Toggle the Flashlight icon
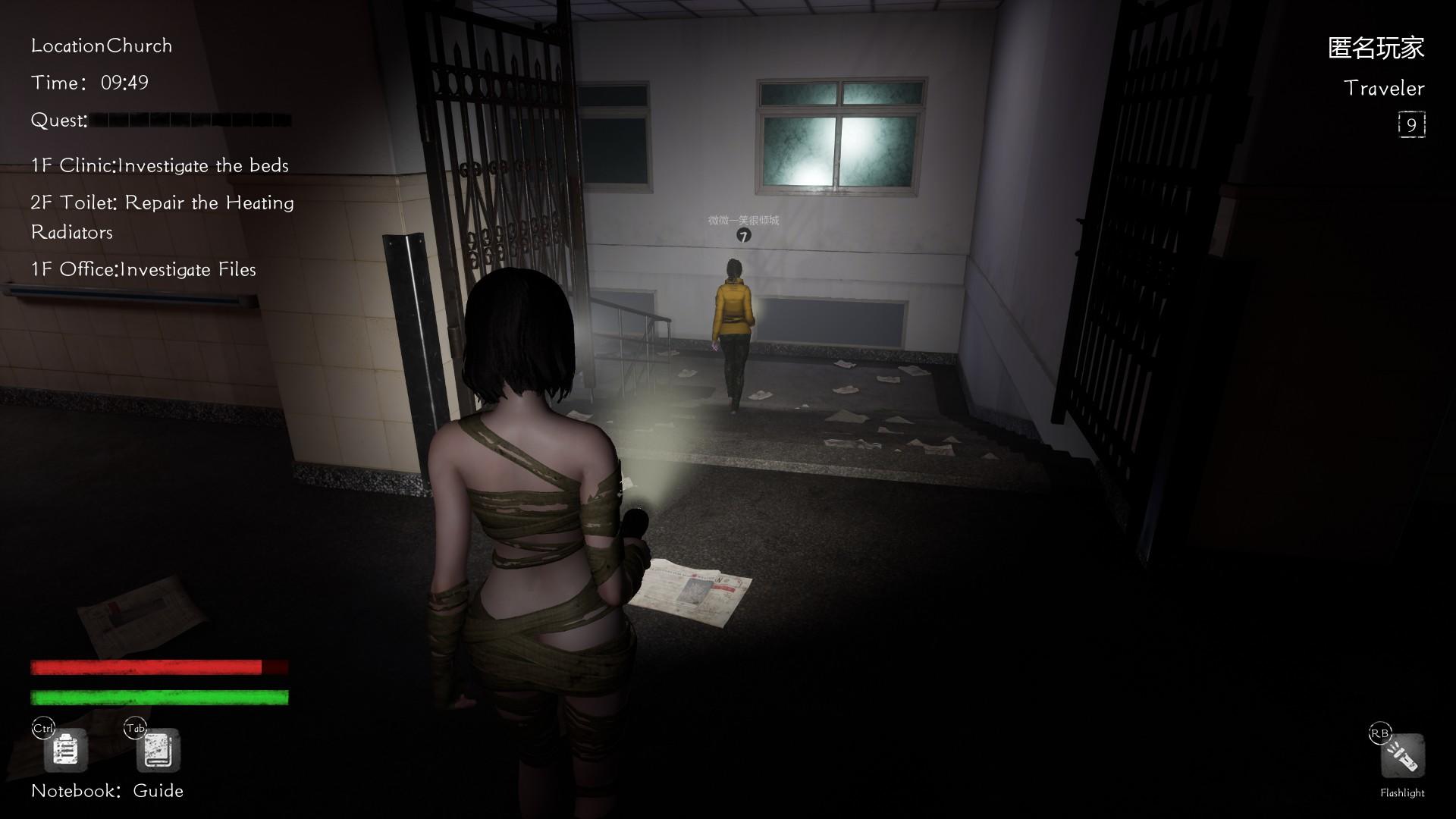 coord(1402,756)
